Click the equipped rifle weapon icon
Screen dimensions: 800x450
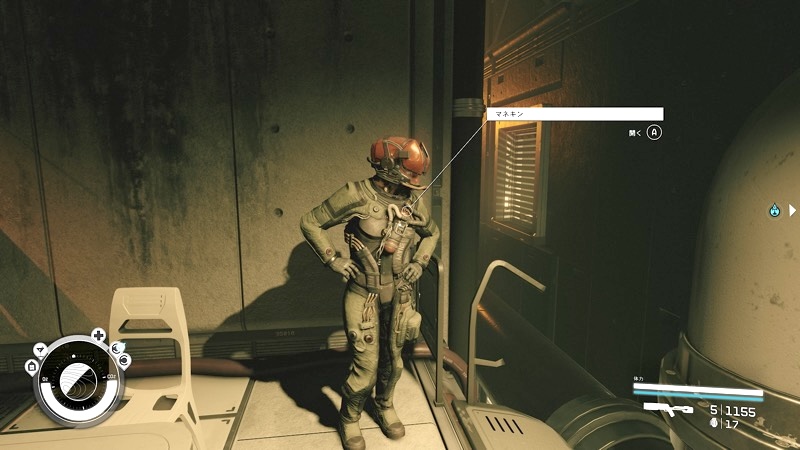coord(669,409)
